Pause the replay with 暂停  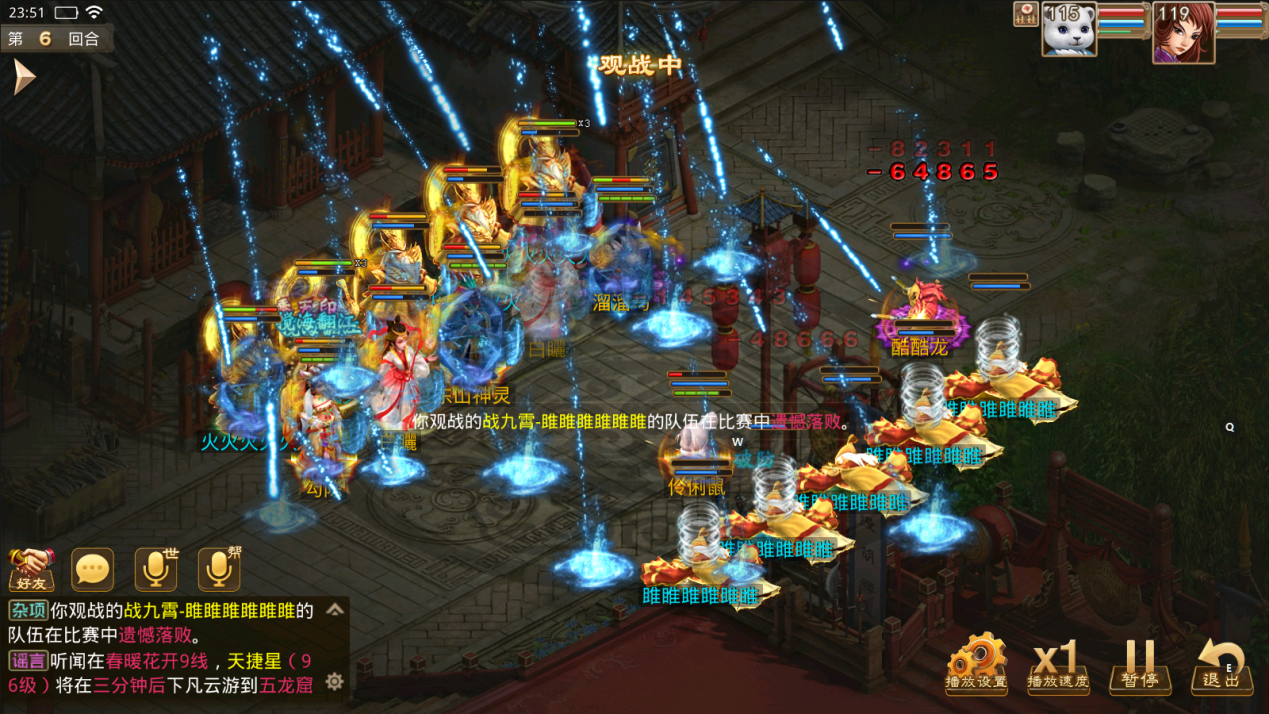(1139, 663)
